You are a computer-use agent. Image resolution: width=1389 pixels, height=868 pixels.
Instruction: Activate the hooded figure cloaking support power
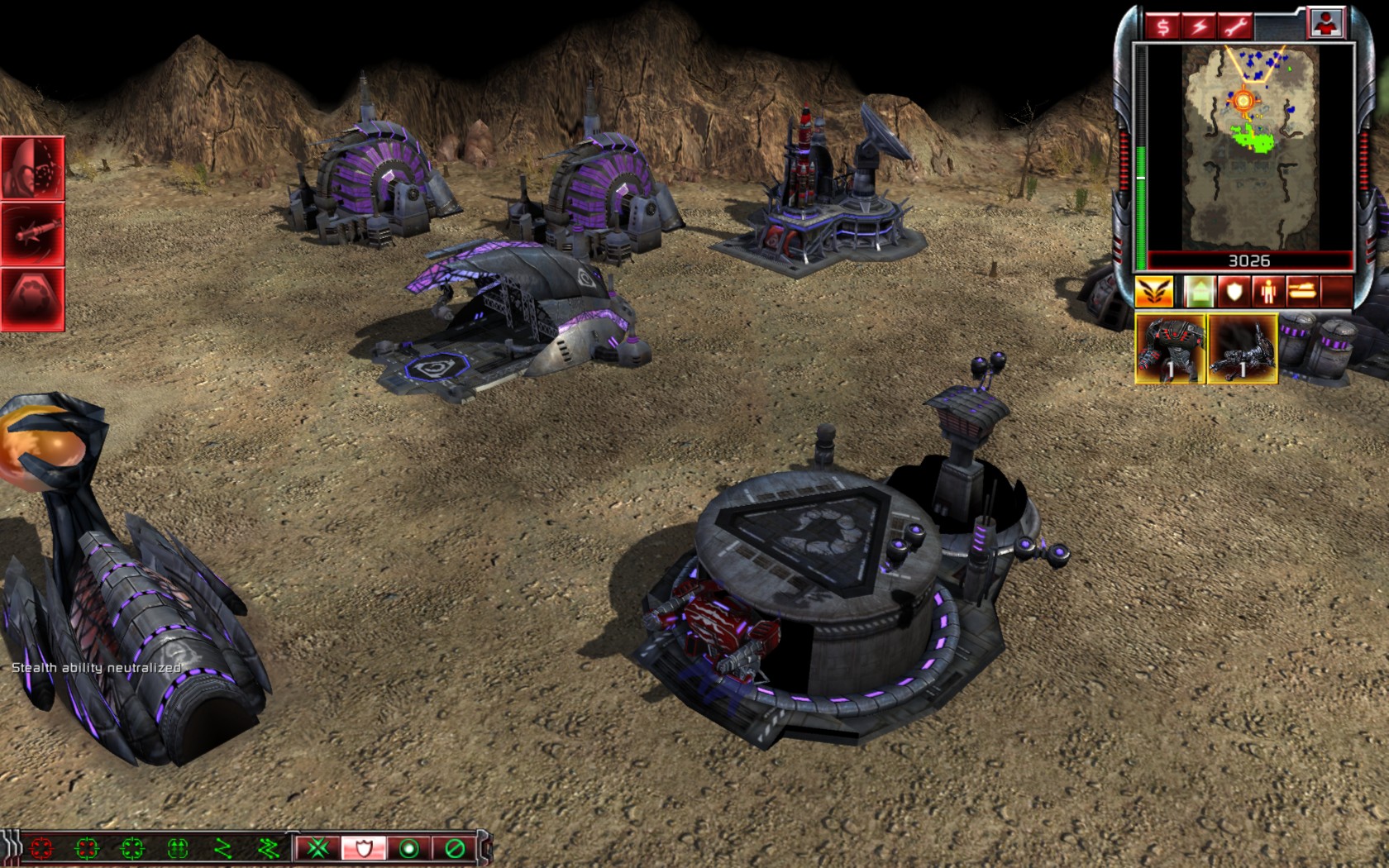point(33,168)
